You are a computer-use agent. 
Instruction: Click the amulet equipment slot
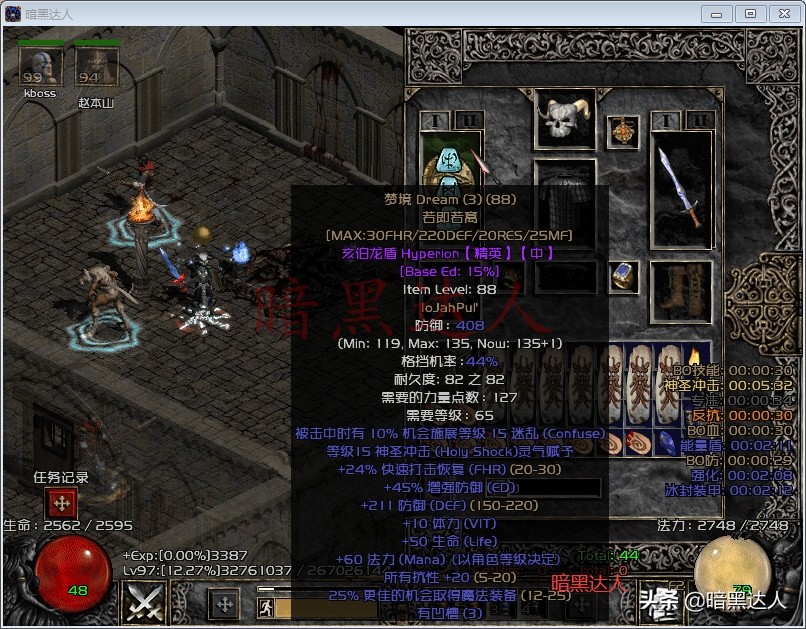pyautogui.click(x=625, y=131)
